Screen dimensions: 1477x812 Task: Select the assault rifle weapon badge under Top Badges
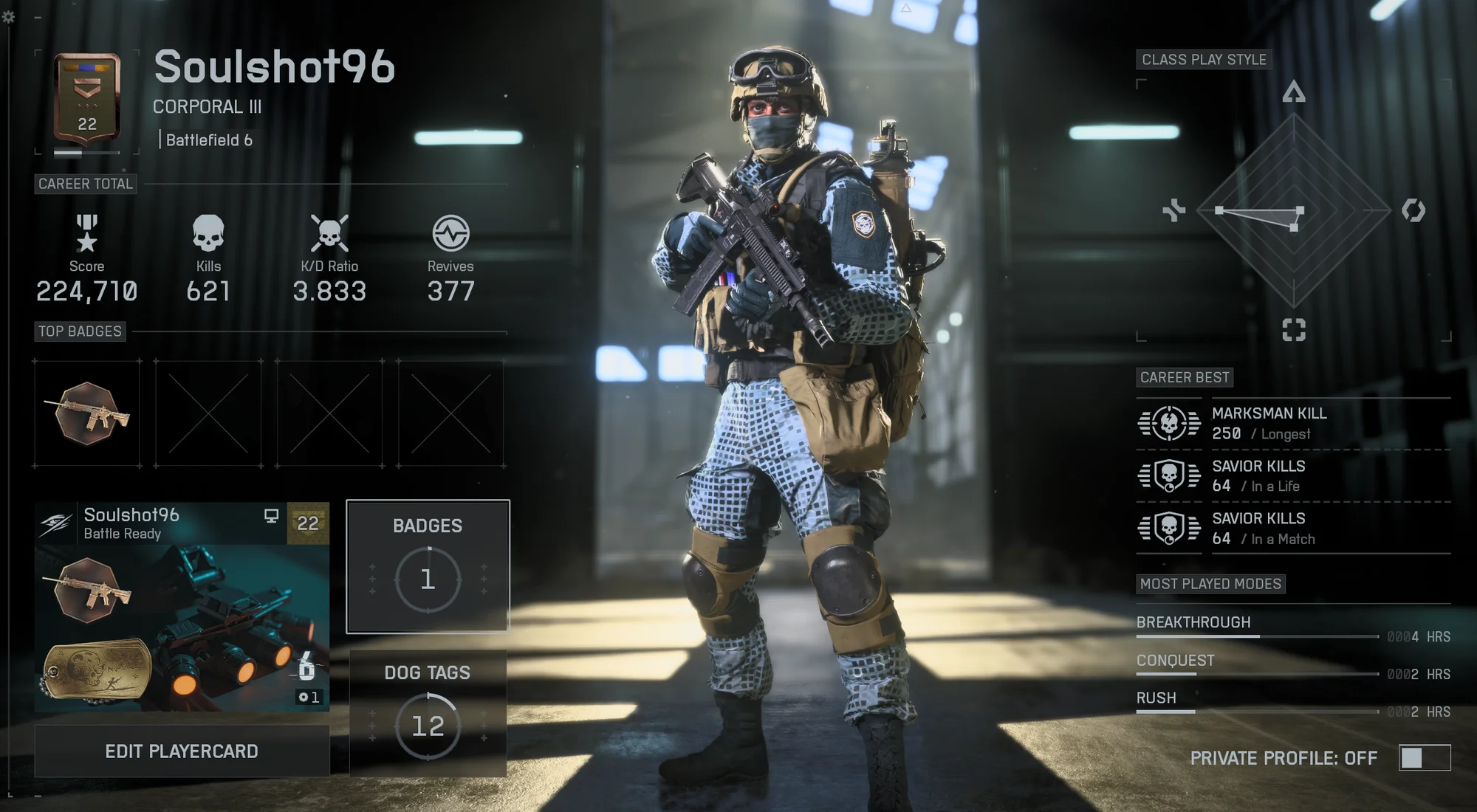86,413
